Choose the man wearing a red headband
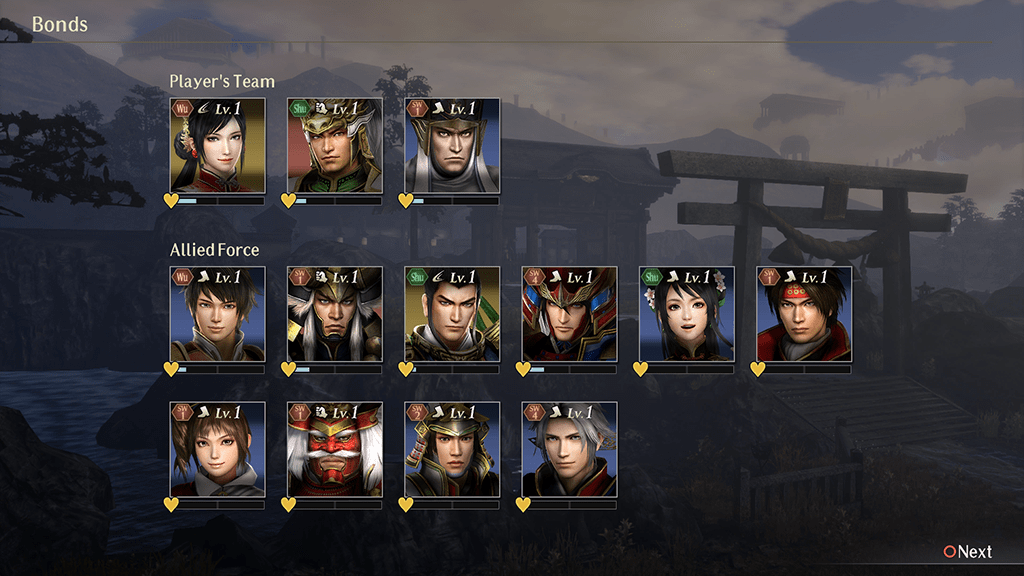The image size is (1024, 576). coord(804,314)
